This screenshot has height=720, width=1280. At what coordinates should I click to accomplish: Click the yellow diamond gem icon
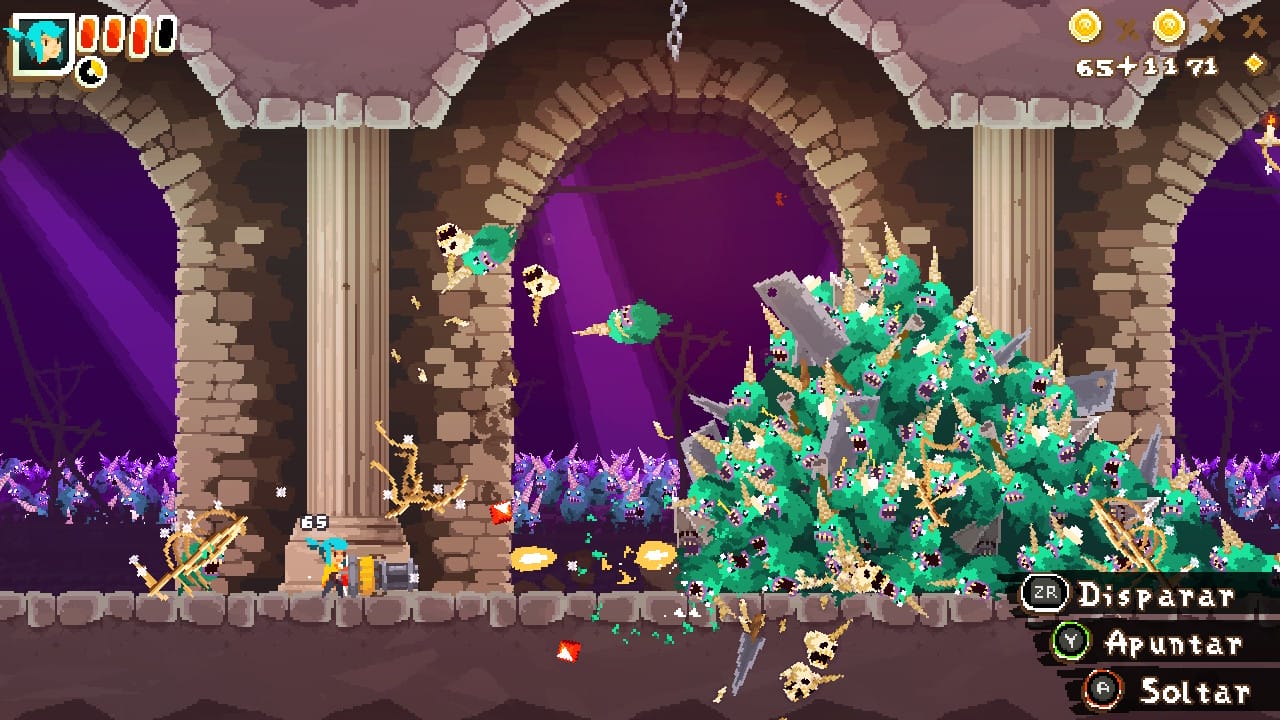1254,65
